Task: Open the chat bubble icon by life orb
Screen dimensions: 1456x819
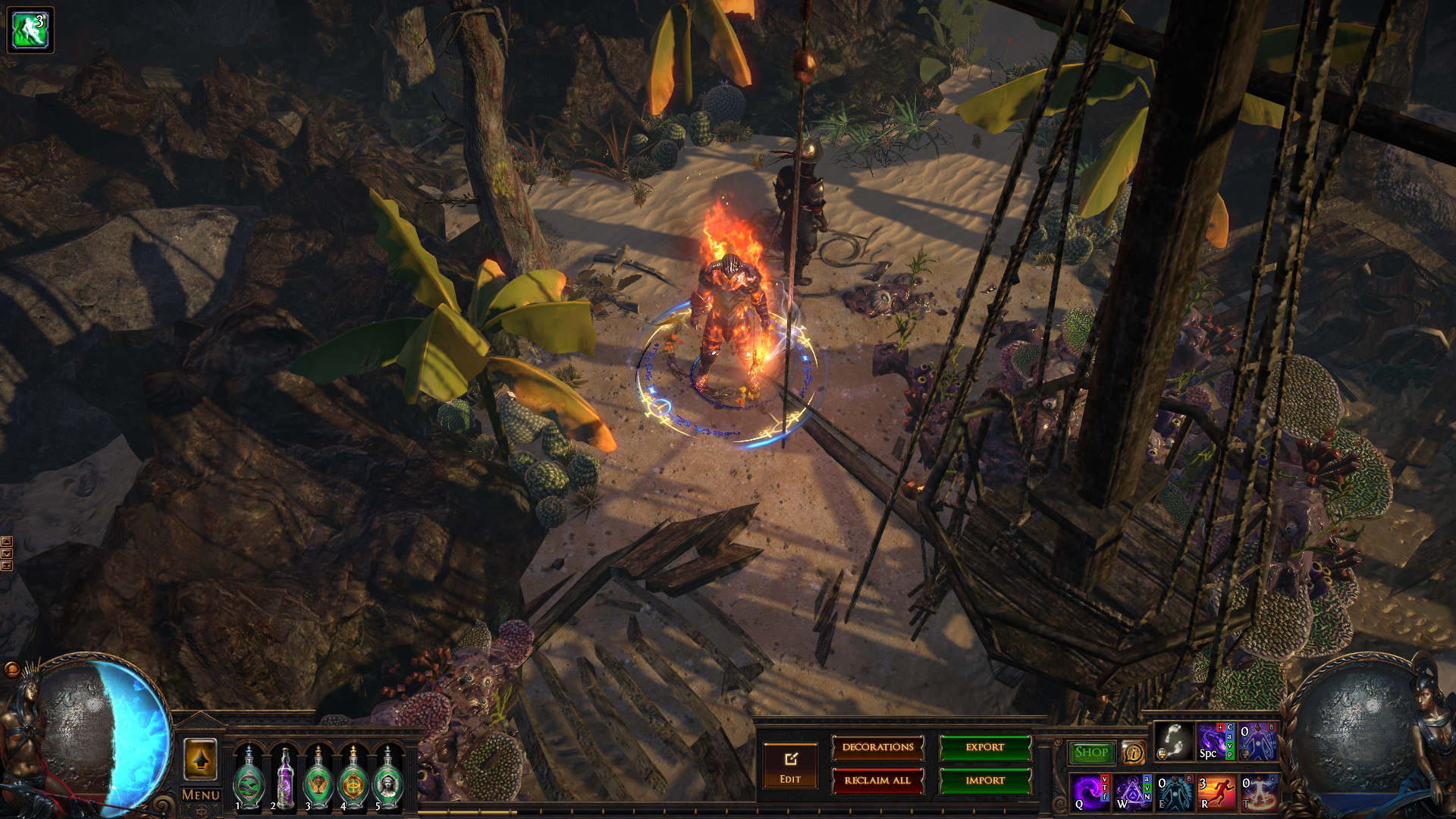Action: tap(12, 669)
